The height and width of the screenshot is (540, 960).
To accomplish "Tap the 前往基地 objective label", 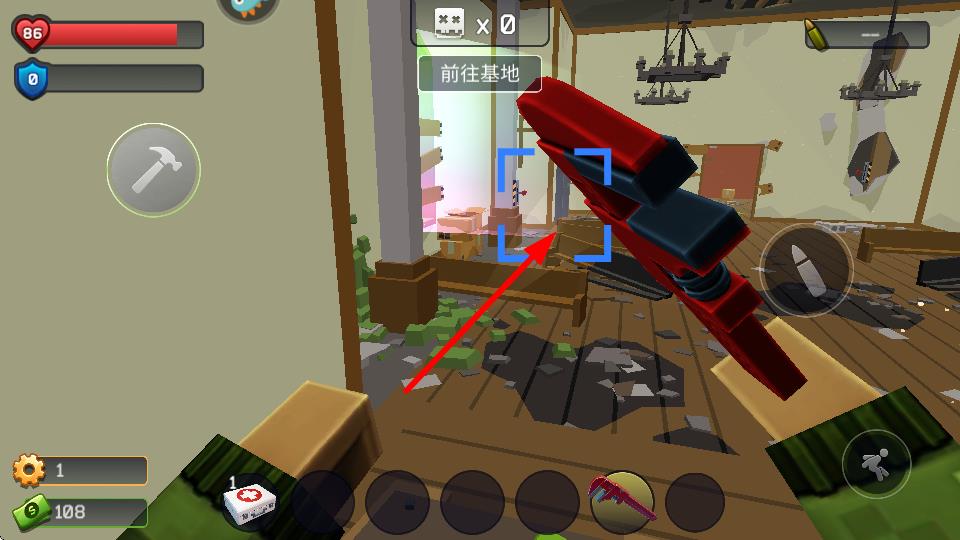I will (x=480, y=74).
